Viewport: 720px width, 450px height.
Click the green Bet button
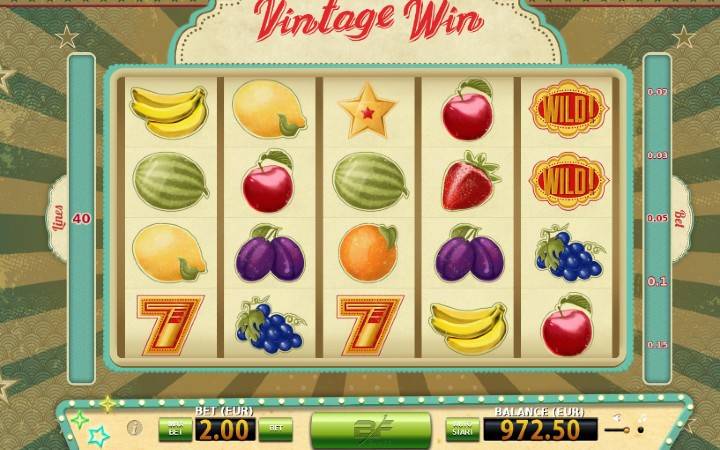(x=275, y=430)
